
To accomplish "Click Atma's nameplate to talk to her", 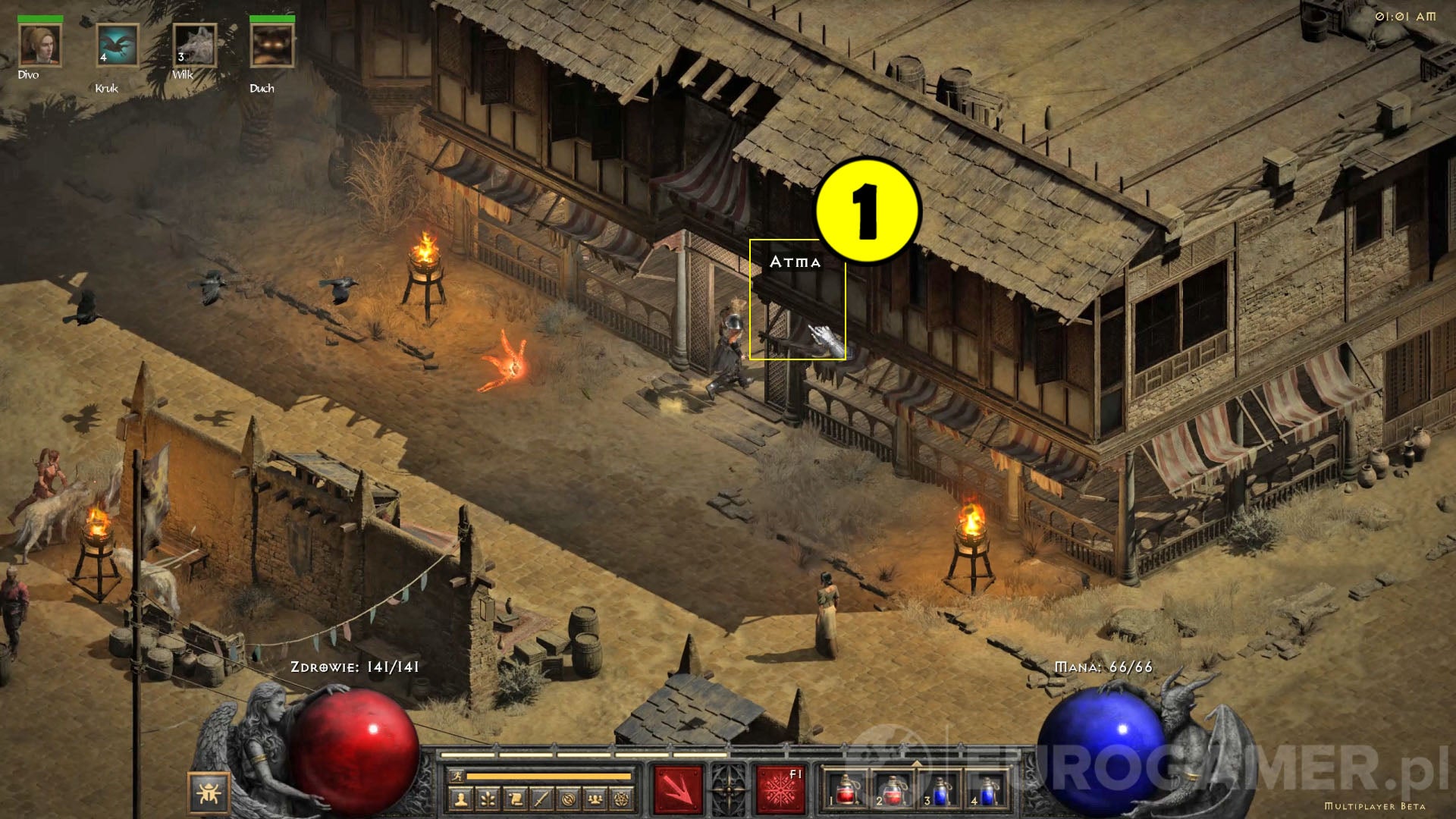I will click(x=796, y=262).
